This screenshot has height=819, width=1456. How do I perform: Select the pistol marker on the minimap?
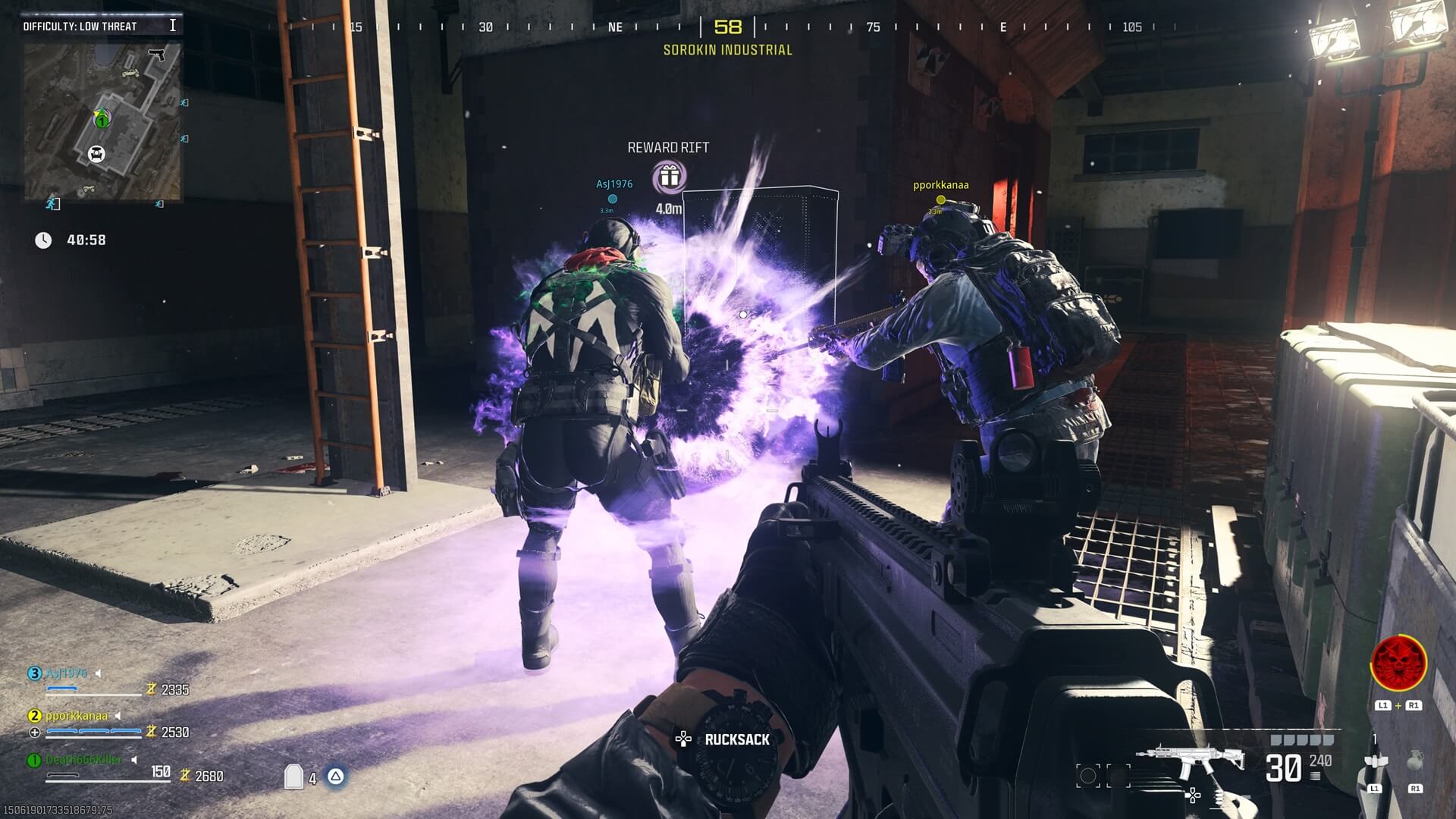coord(157,55)
